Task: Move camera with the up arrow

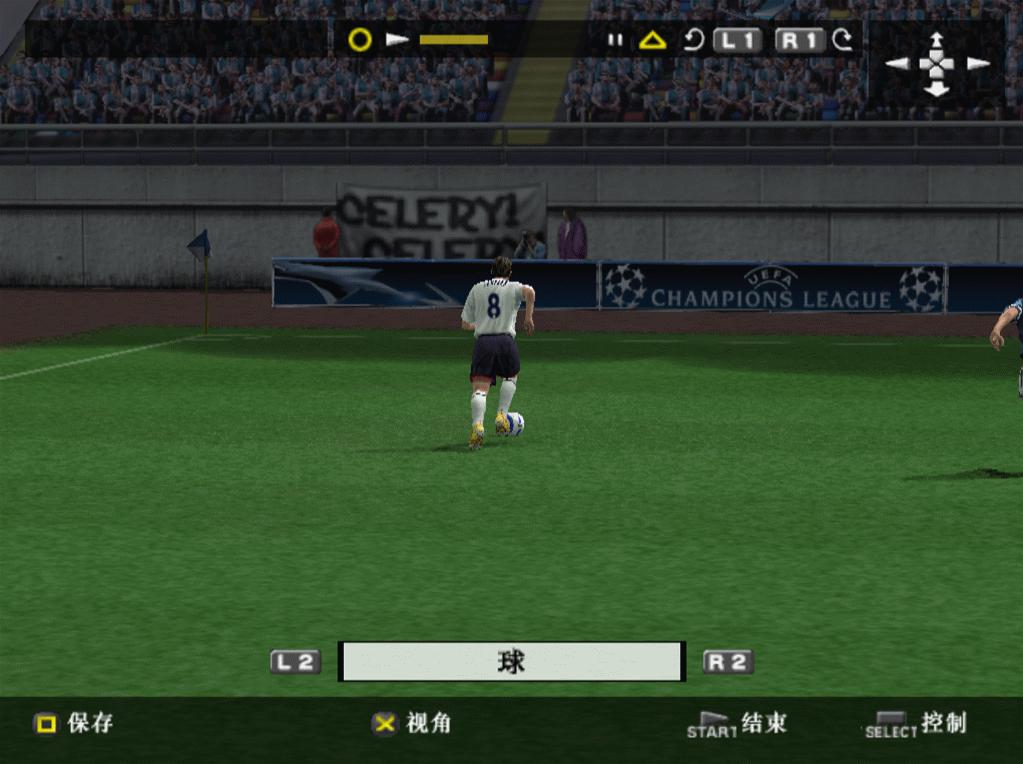Action: (x=936, y=41)
